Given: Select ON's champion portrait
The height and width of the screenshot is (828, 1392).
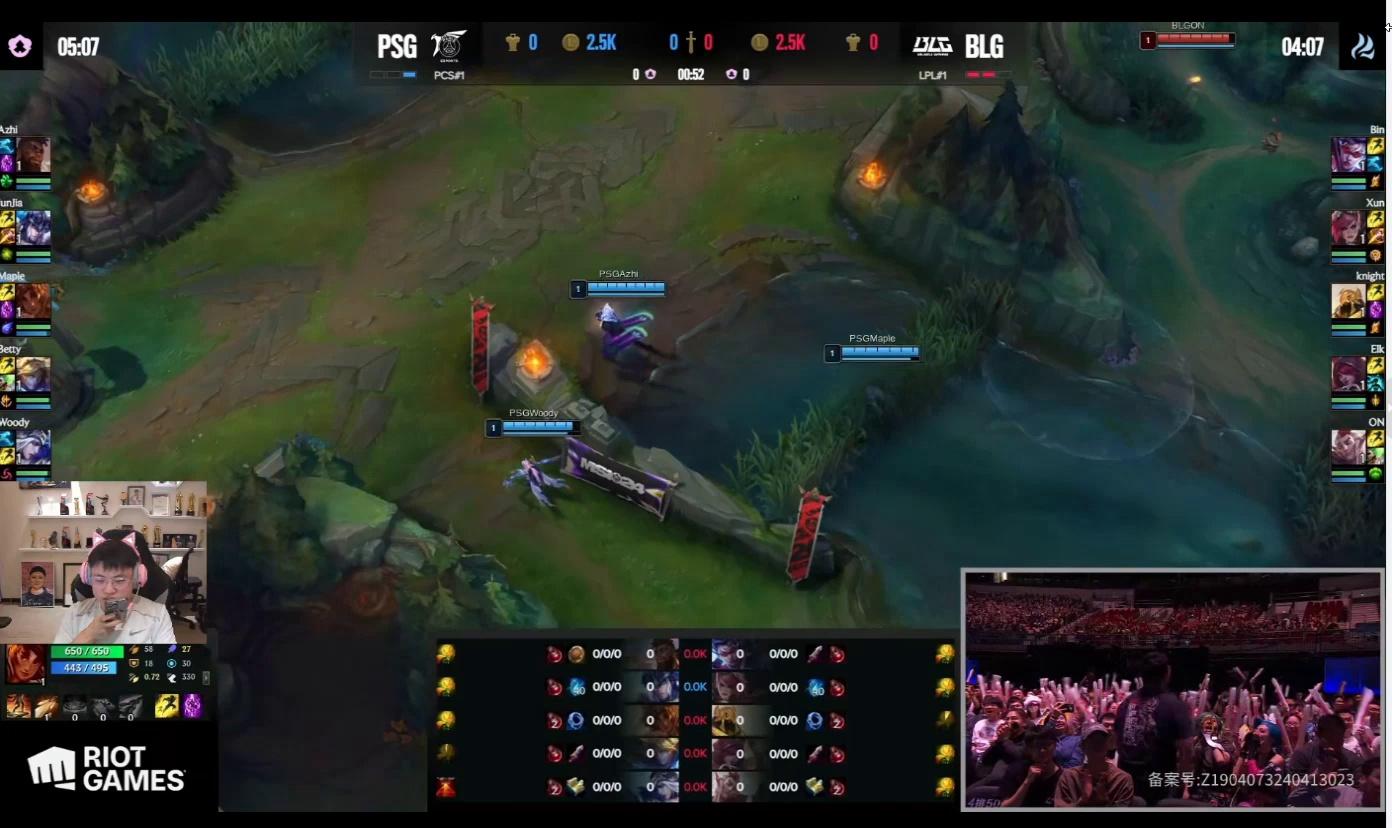Looking at the screenshot, I should coord(1348,447).
